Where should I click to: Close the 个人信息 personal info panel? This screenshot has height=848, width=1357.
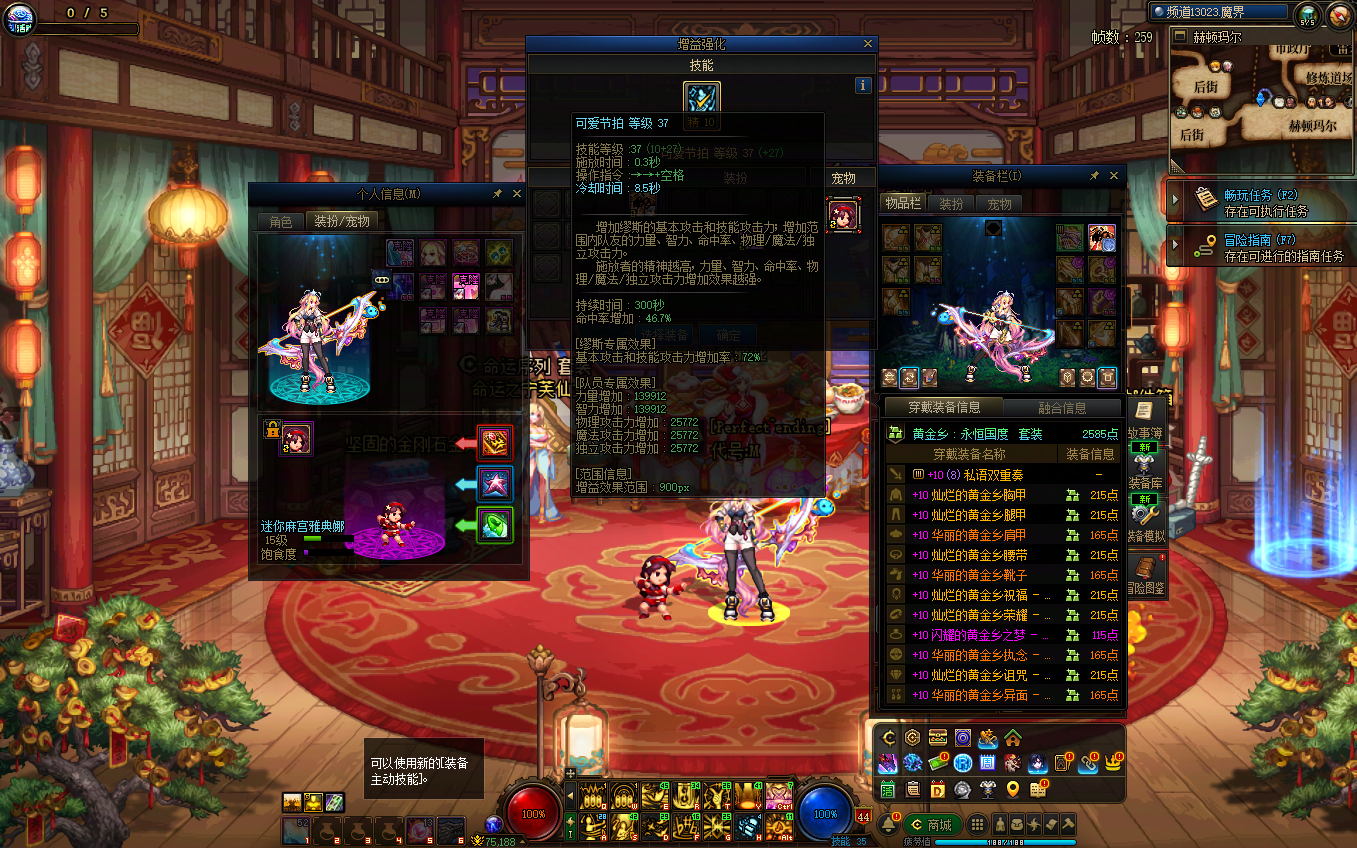(517, 194)
